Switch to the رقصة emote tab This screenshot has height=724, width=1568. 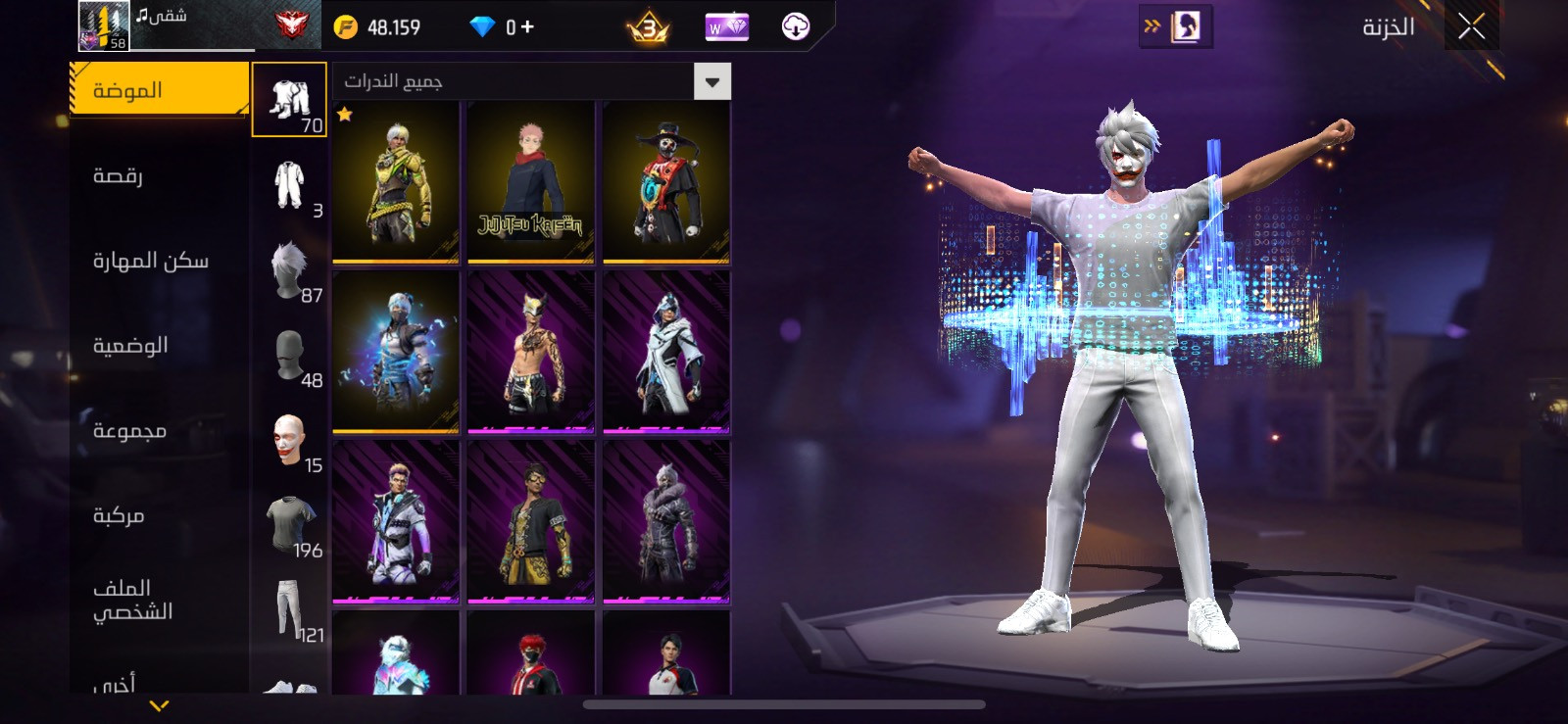tap(119, 175)
